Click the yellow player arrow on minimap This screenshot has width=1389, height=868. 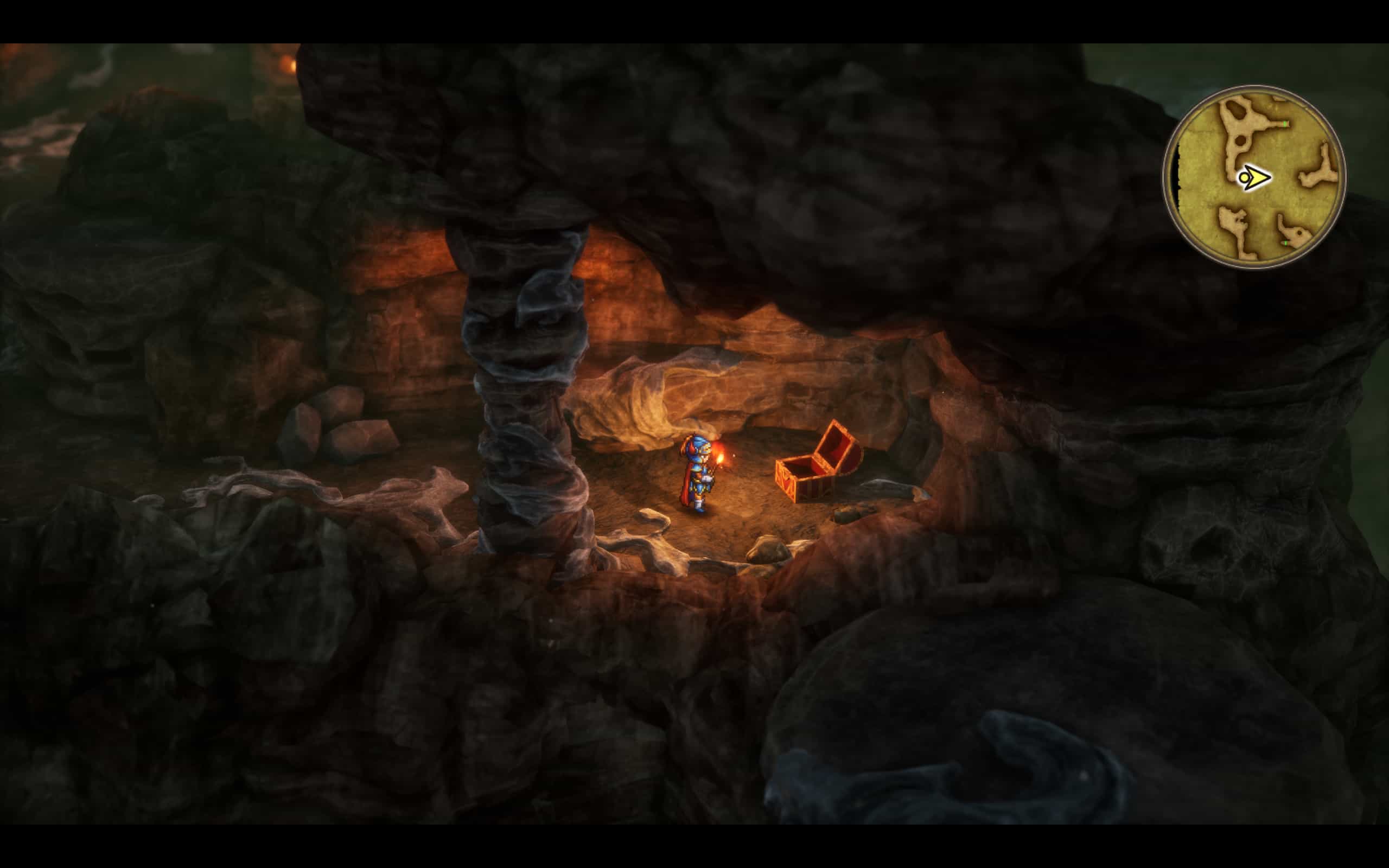click(1256, 178)
